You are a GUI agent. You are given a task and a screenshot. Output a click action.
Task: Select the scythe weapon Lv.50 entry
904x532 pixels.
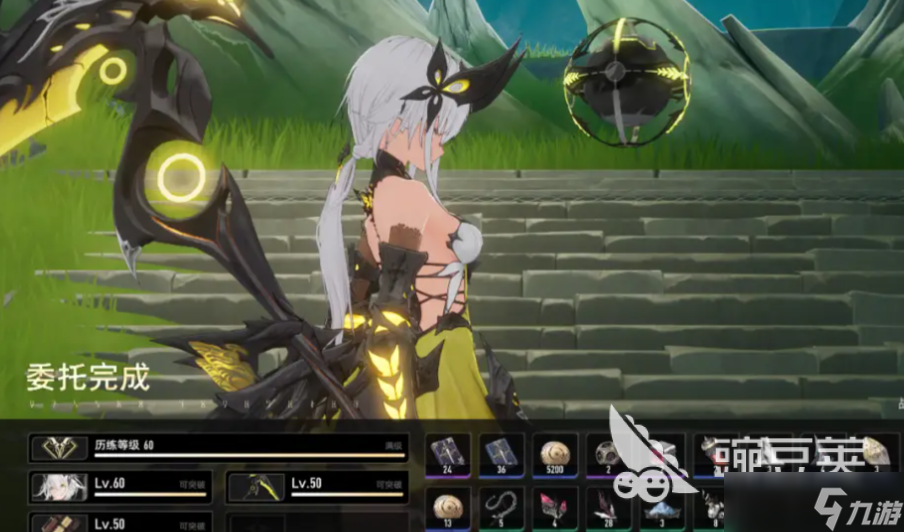click(x=317, y=487)
